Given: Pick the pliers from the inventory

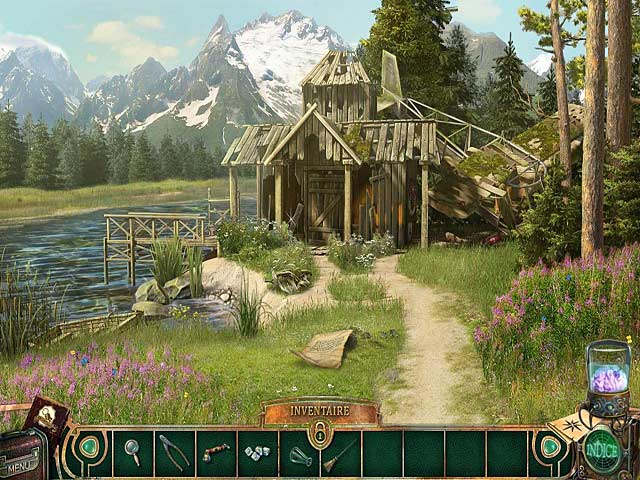Looking at the screenshot, I should (x=174, y=452).
